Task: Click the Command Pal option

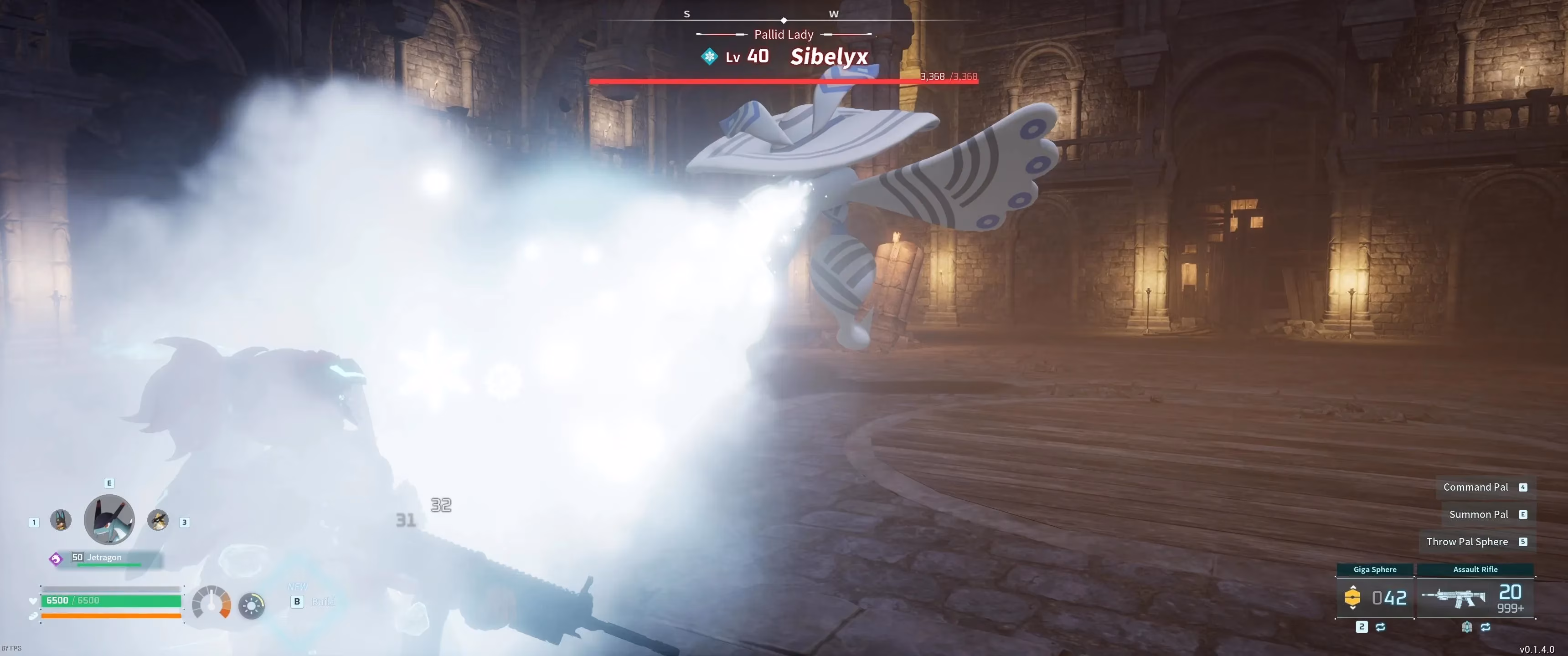Action: click(1476, 487)
